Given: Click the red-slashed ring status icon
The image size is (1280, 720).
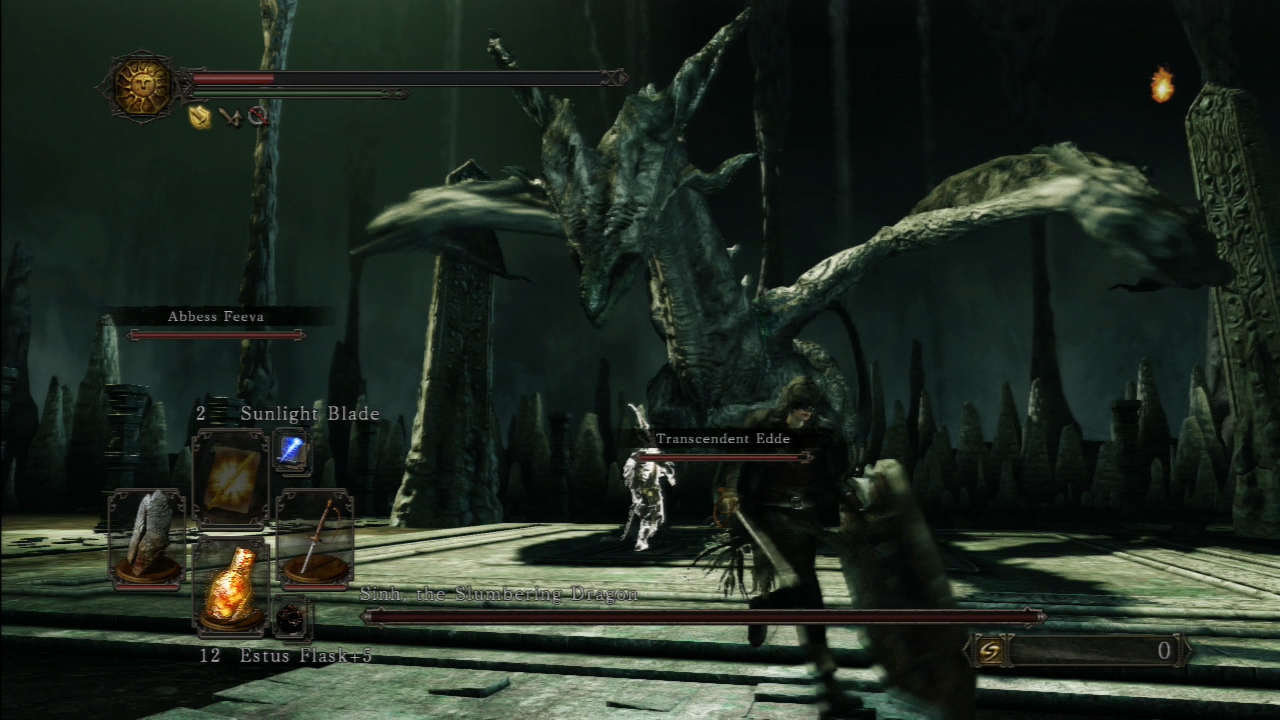Looking at the screenshot, I should [x=258, y=116].
